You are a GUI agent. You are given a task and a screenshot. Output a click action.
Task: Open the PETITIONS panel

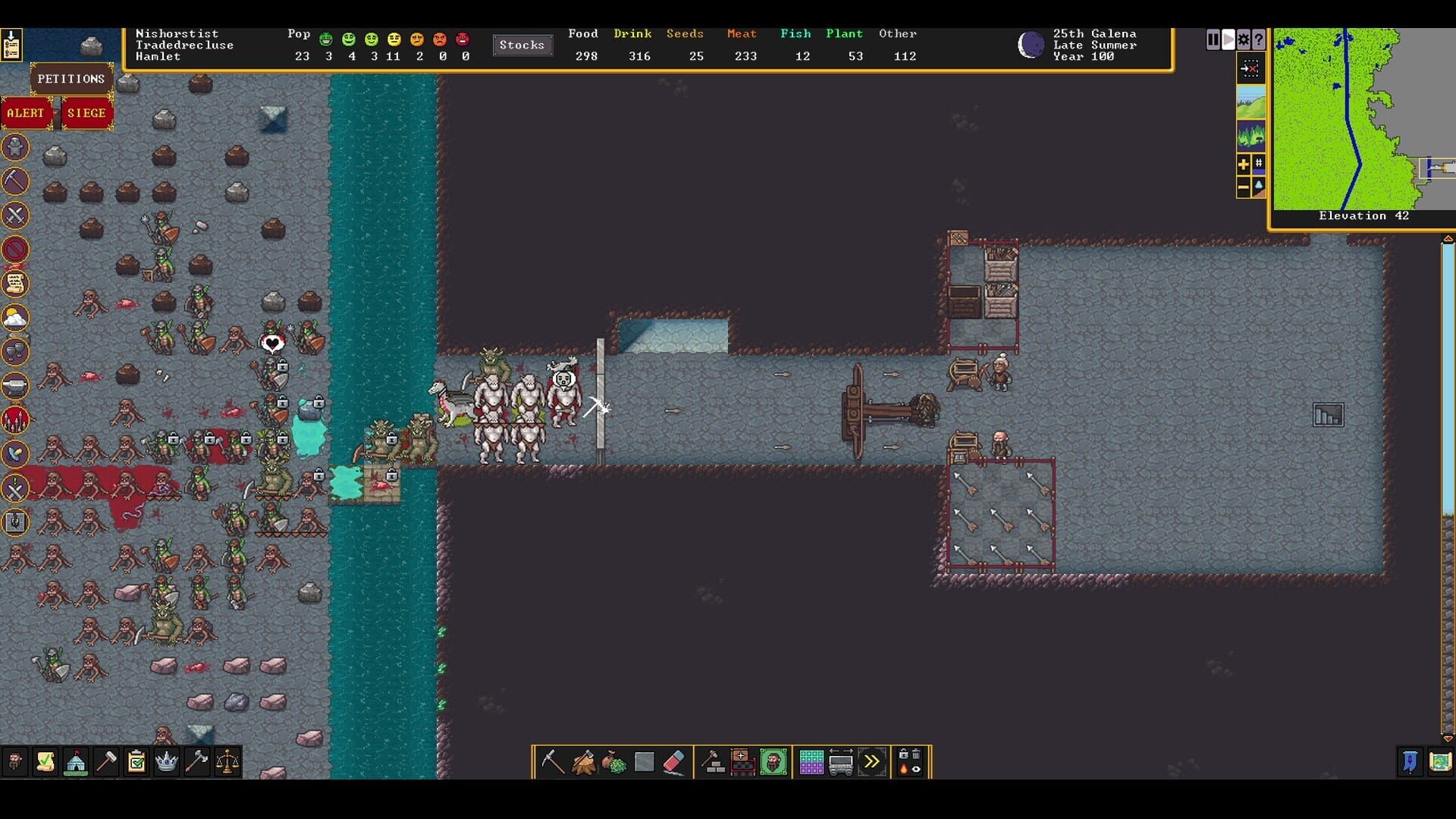[x=70, y=78]
